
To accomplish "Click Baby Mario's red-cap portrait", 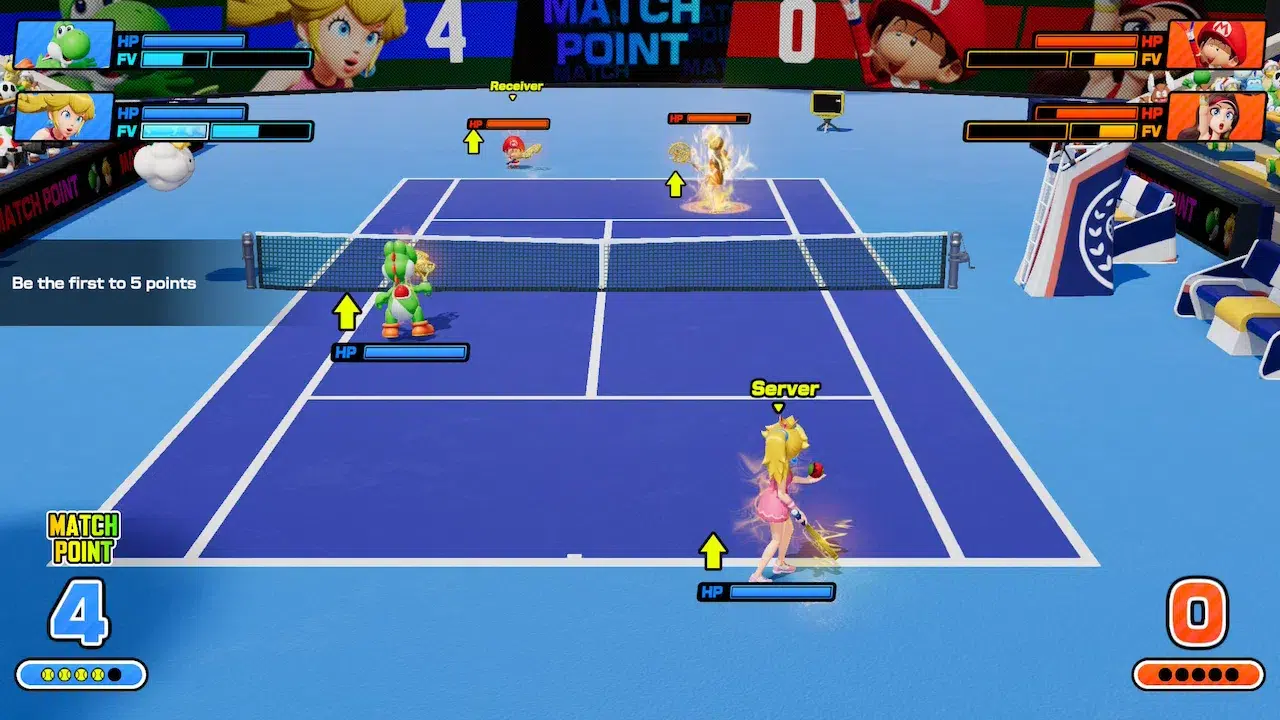I will [x=1215, y=45].
